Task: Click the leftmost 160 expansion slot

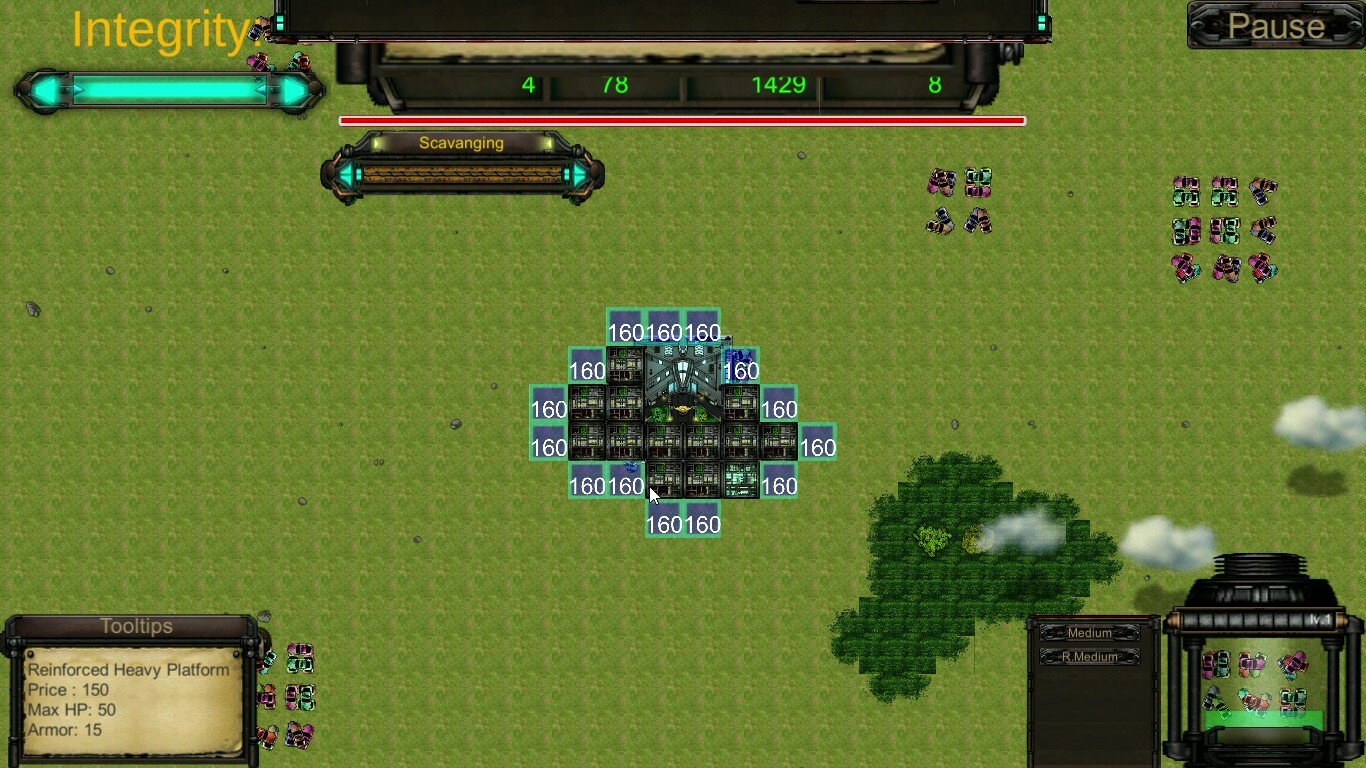Action: [x=548, y=409]
